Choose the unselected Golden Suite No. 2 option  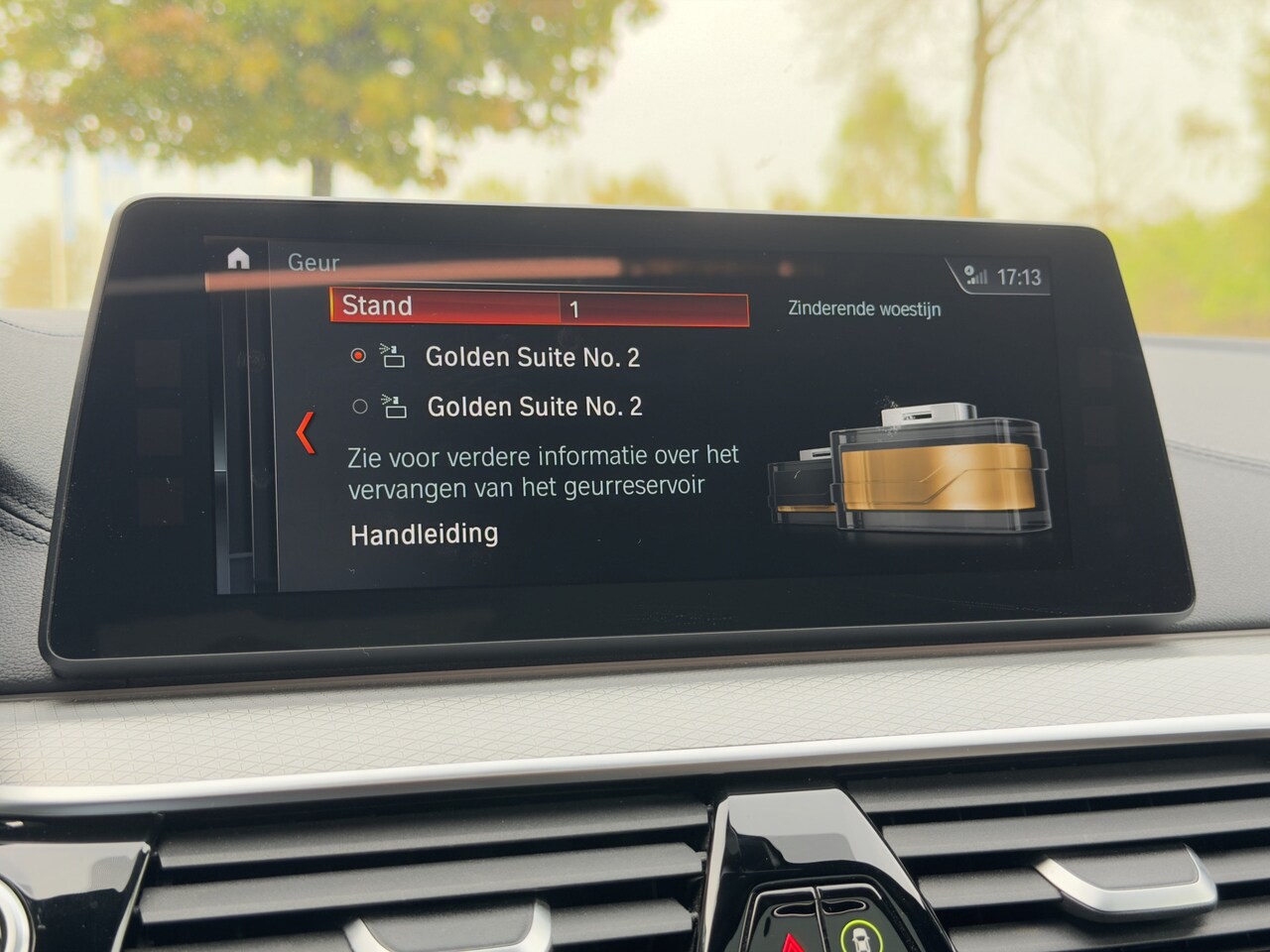coord(534,407)
